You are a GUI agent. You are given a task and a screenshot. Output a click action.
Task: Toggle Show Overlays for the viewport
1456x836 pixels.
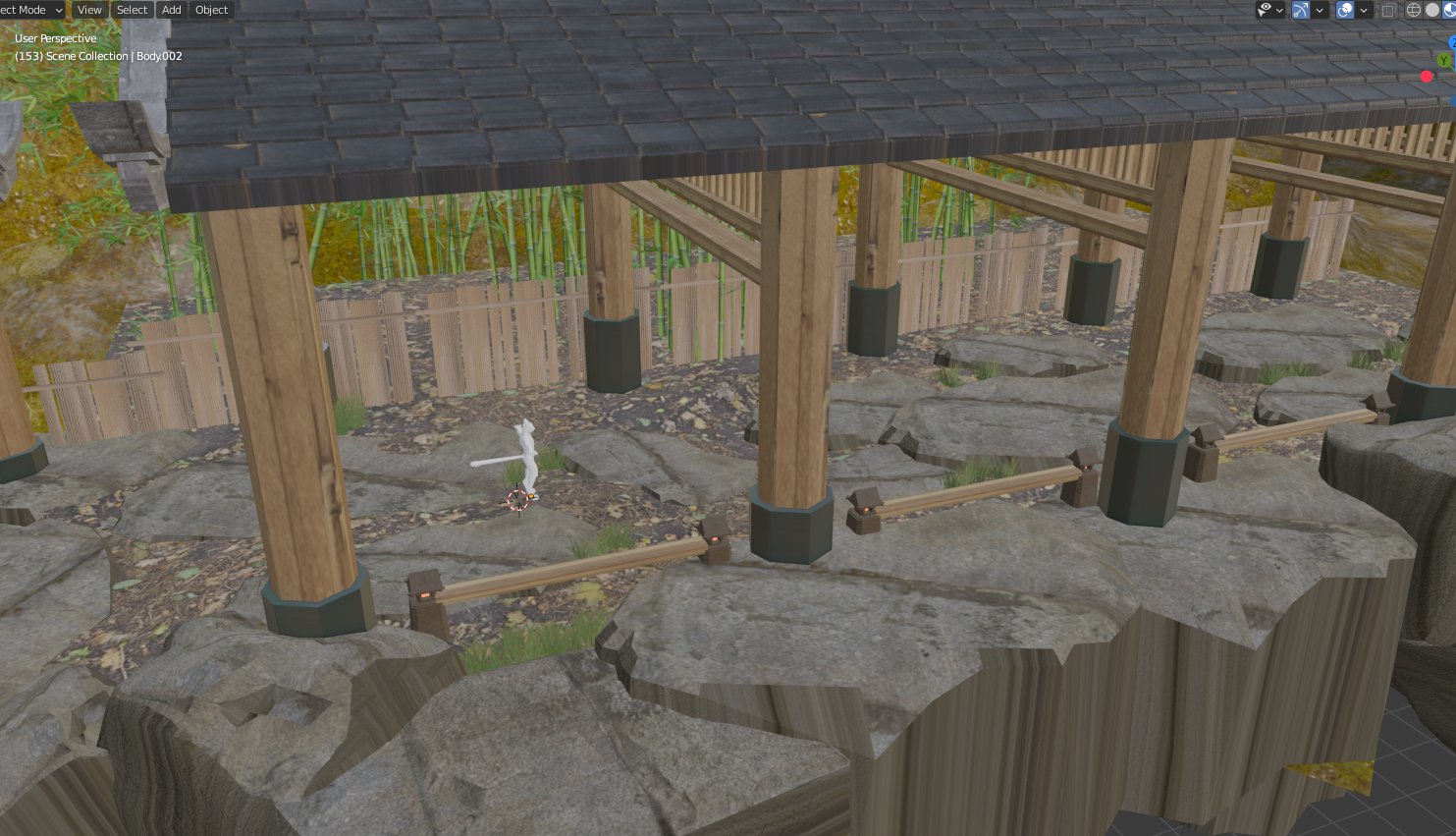pos(1344,10)
